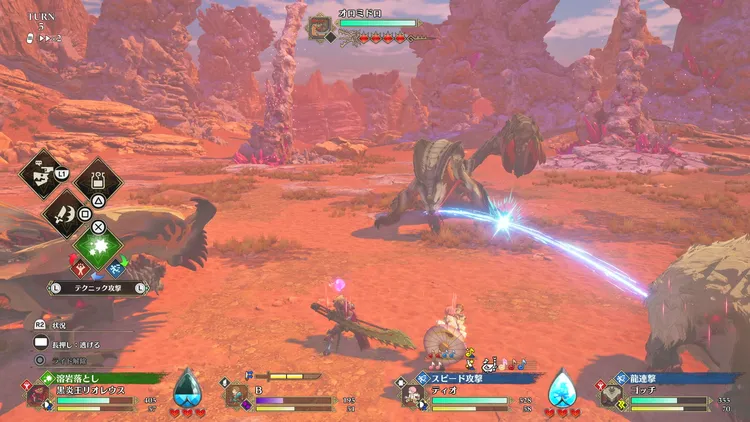This screenshot has width=750, height=422.
Task: Select the monster head command diamond
Action: coord(43,175)
